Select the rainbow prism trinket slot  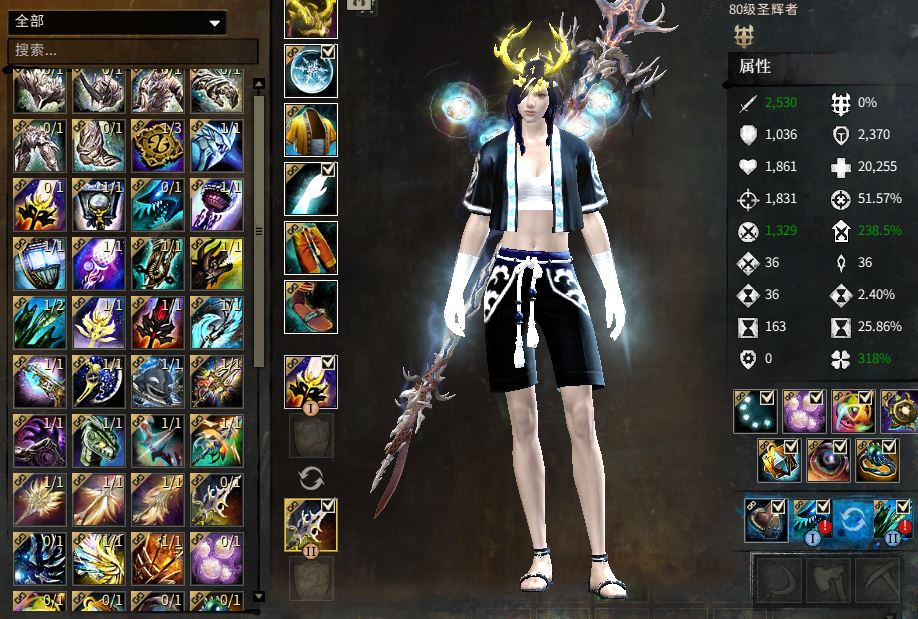click(x=853, y=412)
